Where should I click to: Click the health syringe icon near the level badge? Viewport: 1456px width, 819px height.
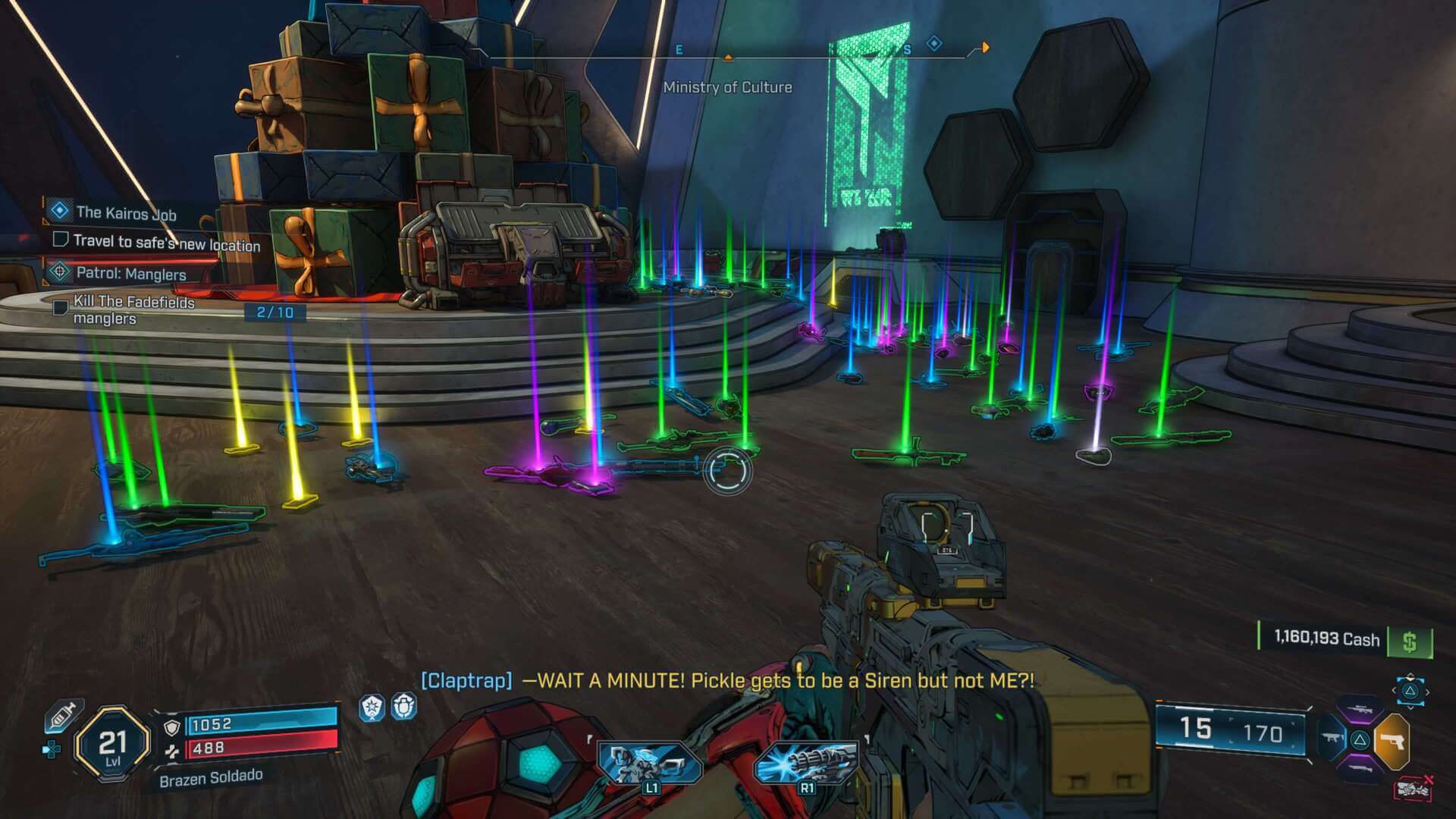tap(64, 715)
